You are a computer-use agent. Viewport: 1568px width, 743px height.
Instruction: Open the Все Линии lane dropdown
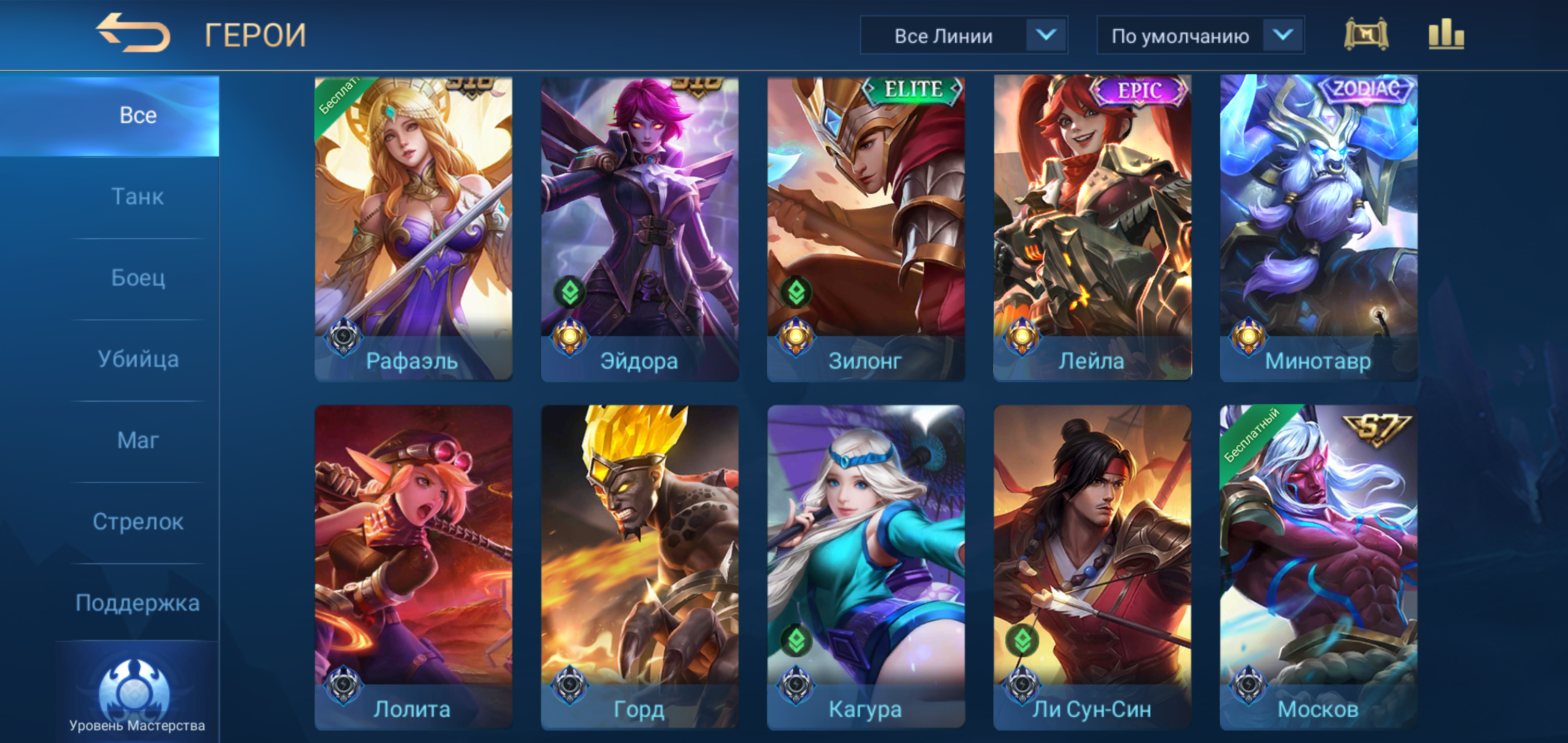coord(963,36)
